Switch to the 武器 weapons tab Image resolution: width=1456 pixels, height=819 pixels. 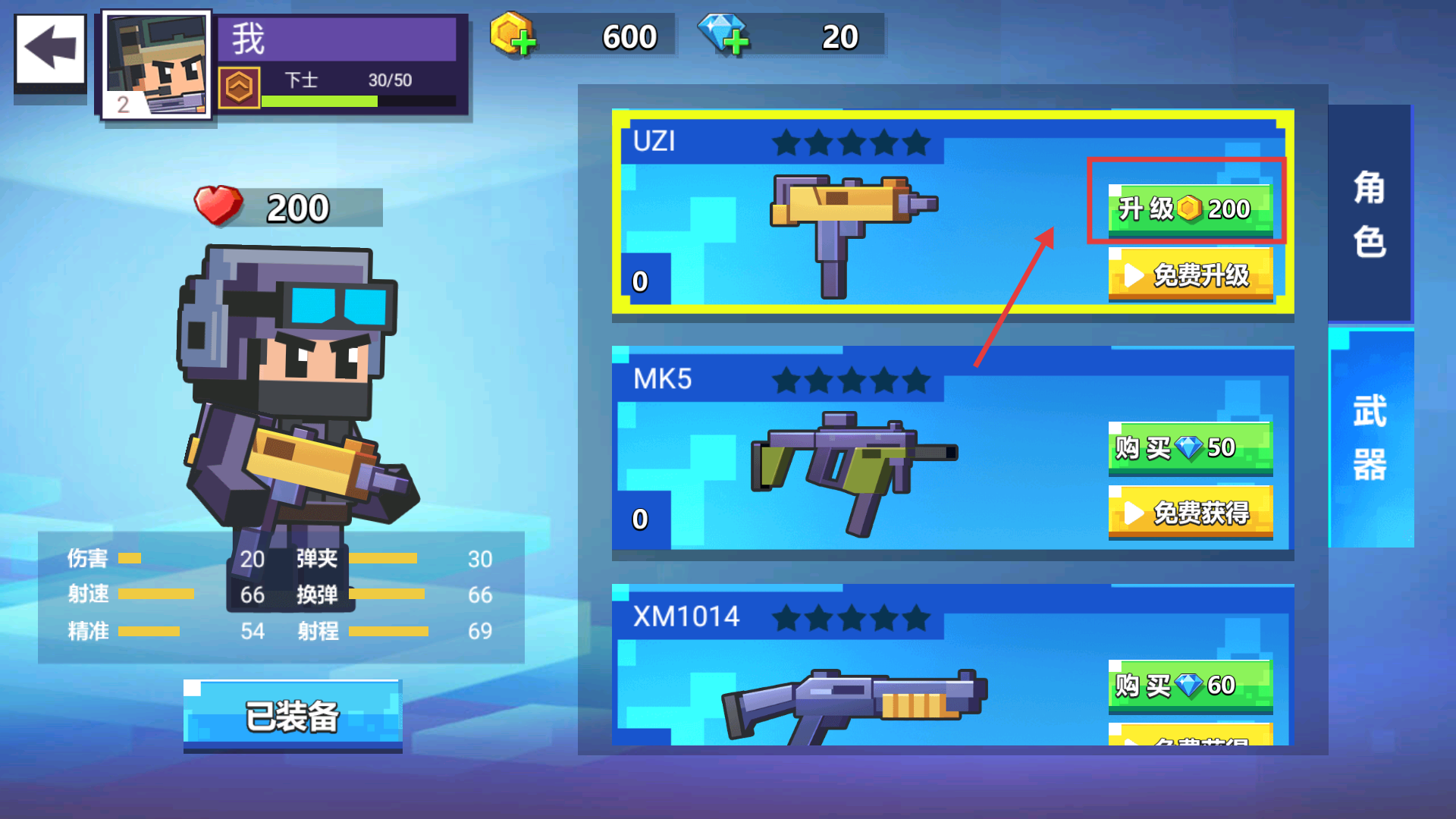[1370, 438]
